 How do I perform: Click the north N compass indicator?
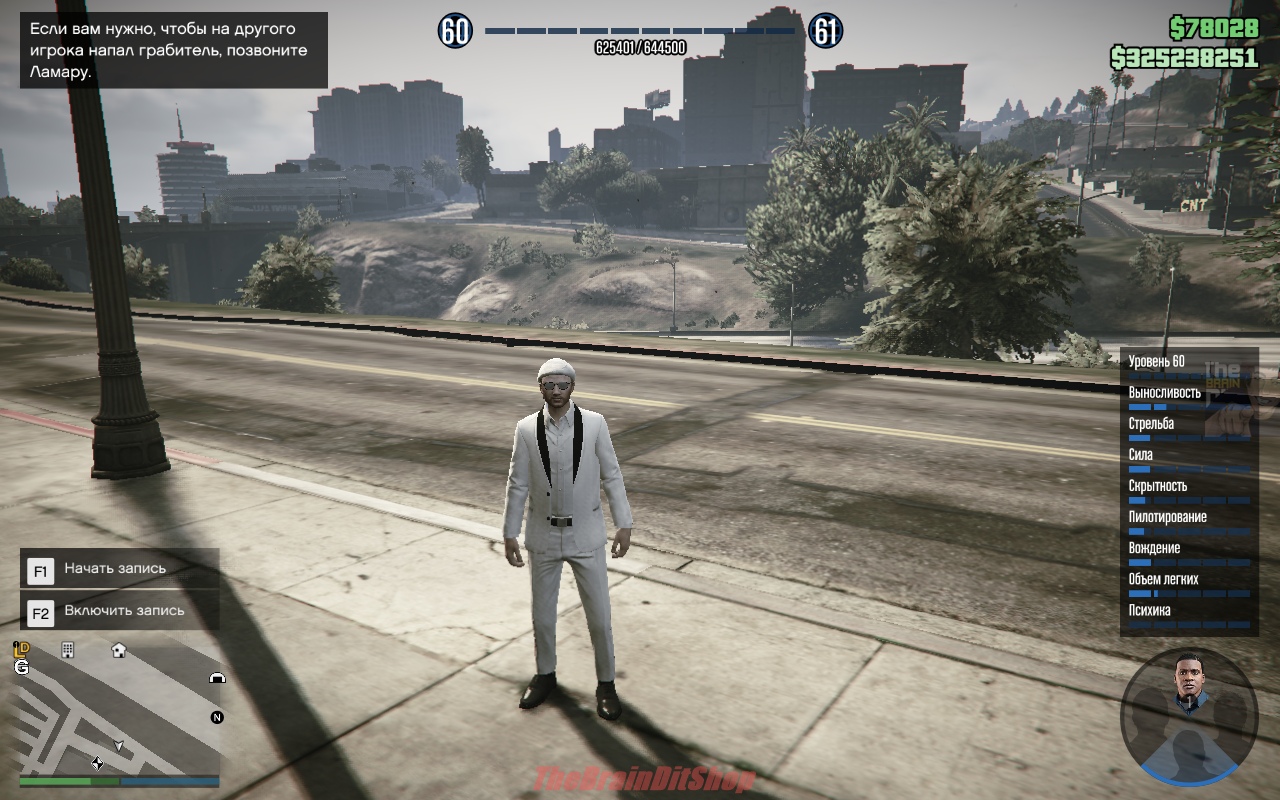[x=216, y=717]
